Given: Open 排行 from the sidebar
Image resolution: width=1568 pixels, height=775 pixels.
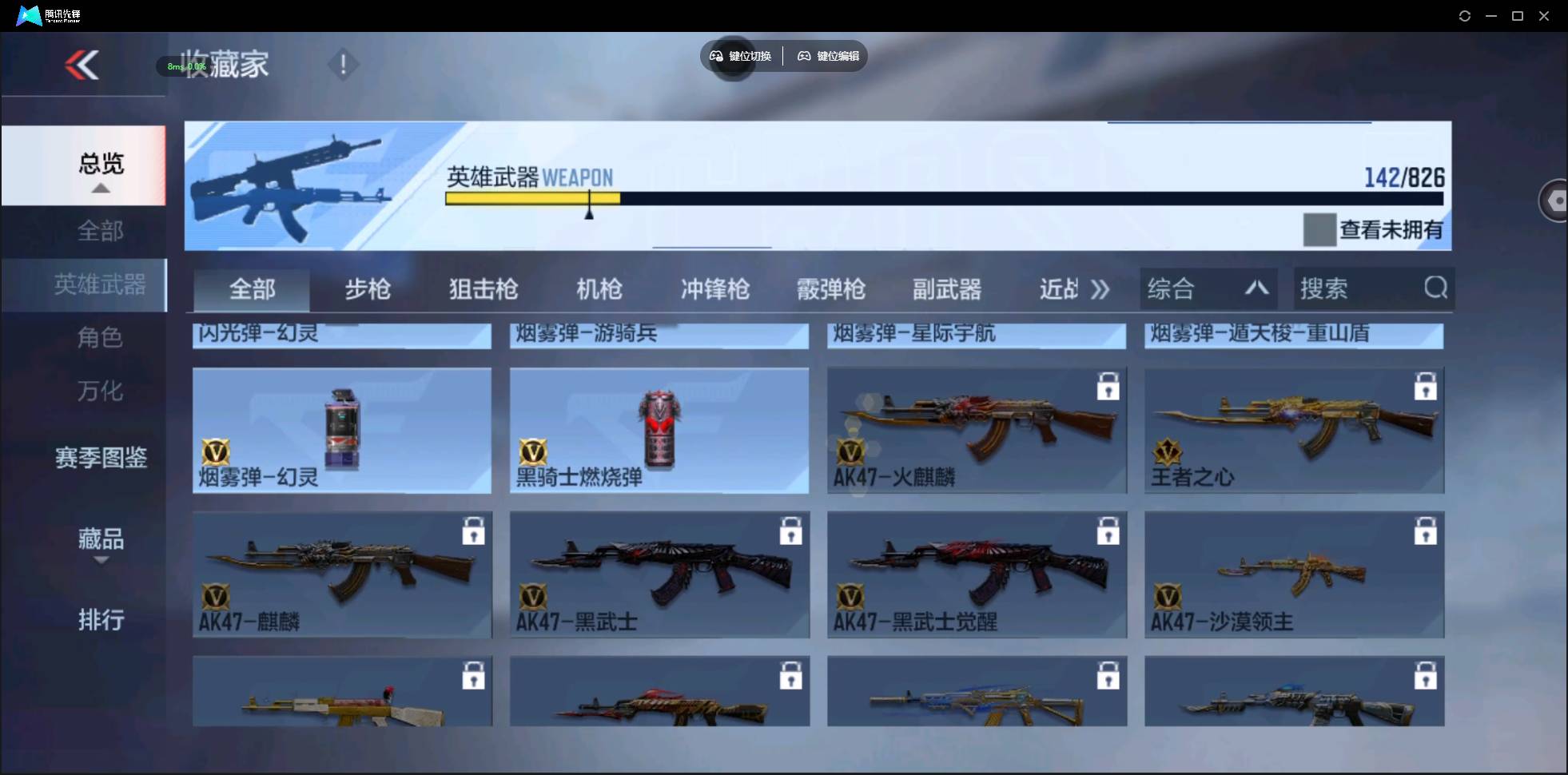Looking at the screenshot, I should [x=101, y=620].
